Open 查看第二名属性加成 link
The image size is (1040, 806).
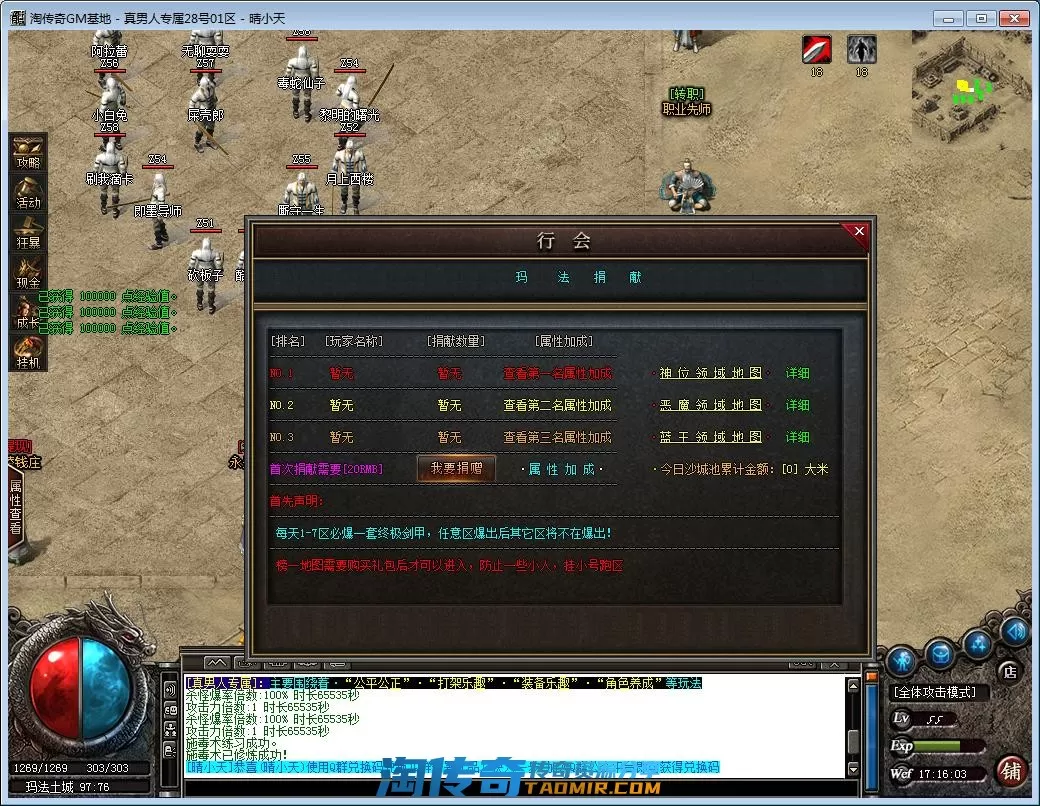(557, 406)
